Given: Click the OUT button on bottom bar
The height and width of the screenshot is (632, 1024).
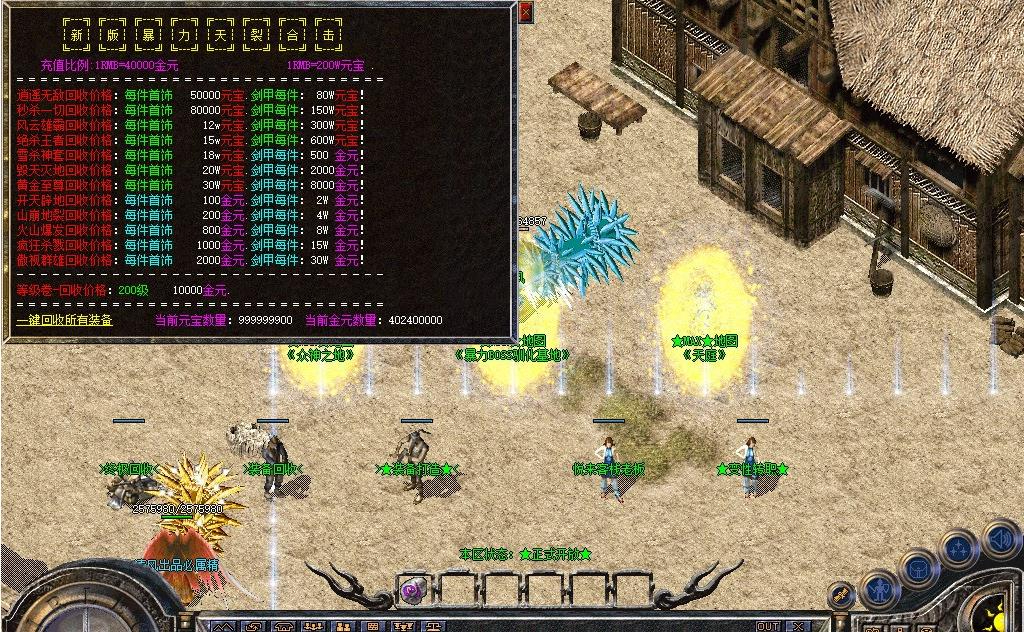Looking at the screenshot, I should [x=768, y=626].
